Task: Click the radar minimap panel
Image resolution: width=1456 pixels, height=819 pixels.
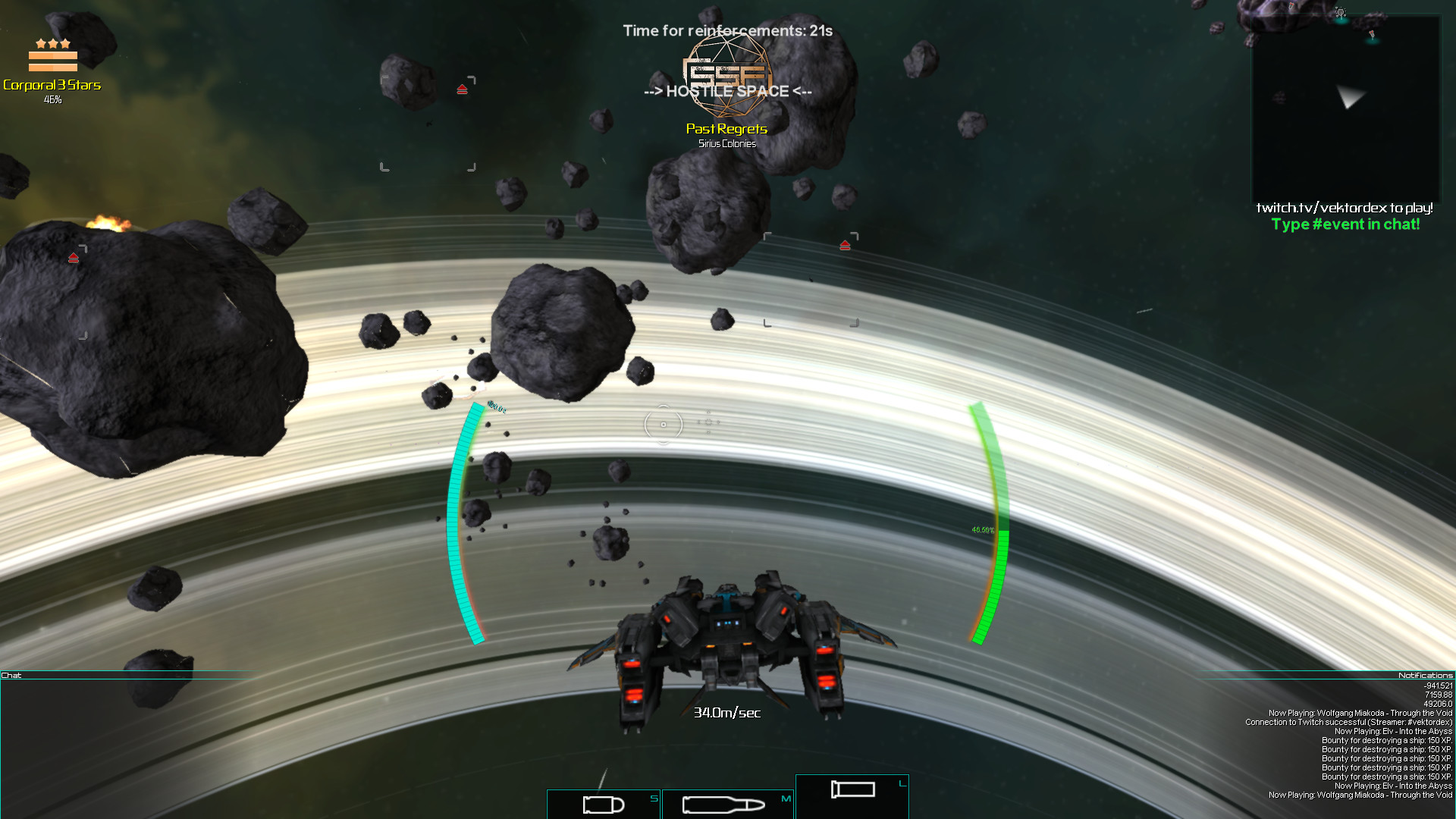Action: tap(1345, 108)
